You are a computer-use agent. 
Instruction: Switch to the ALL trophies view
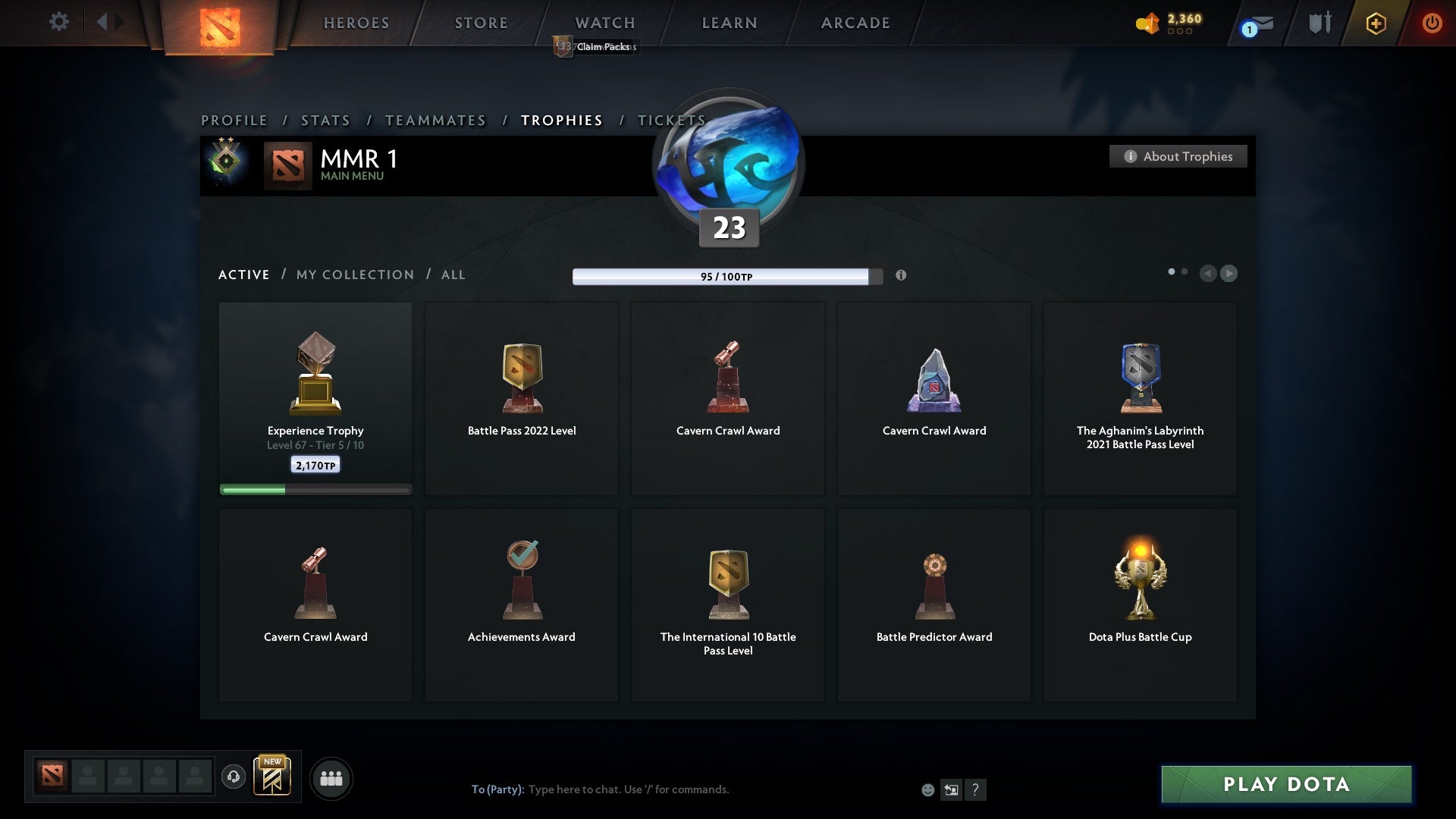click(453, 275)
